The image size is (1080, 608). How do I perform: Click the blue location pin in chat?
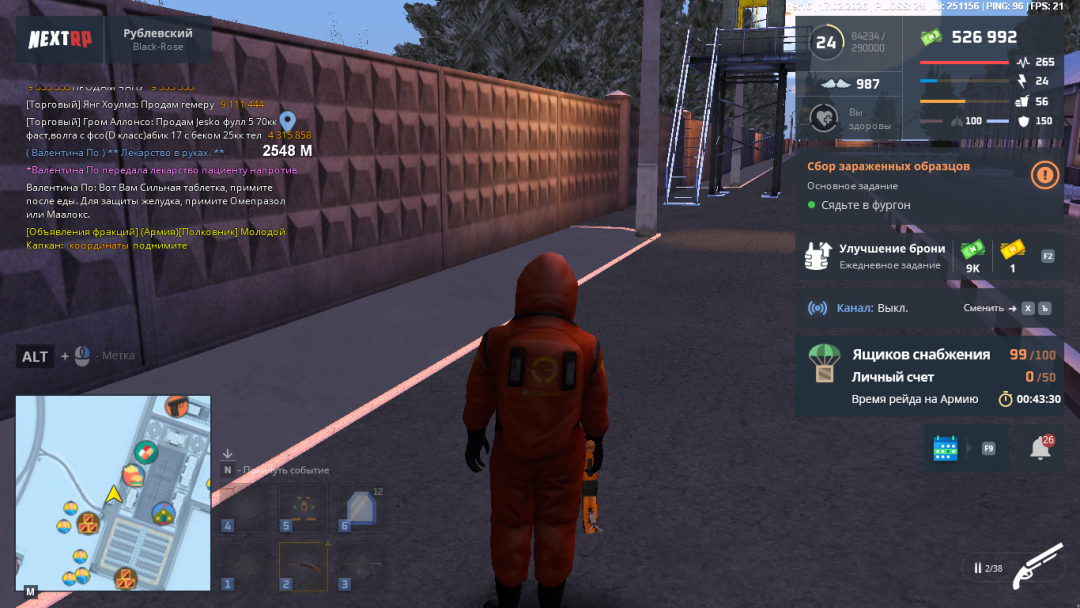(288, 122)
